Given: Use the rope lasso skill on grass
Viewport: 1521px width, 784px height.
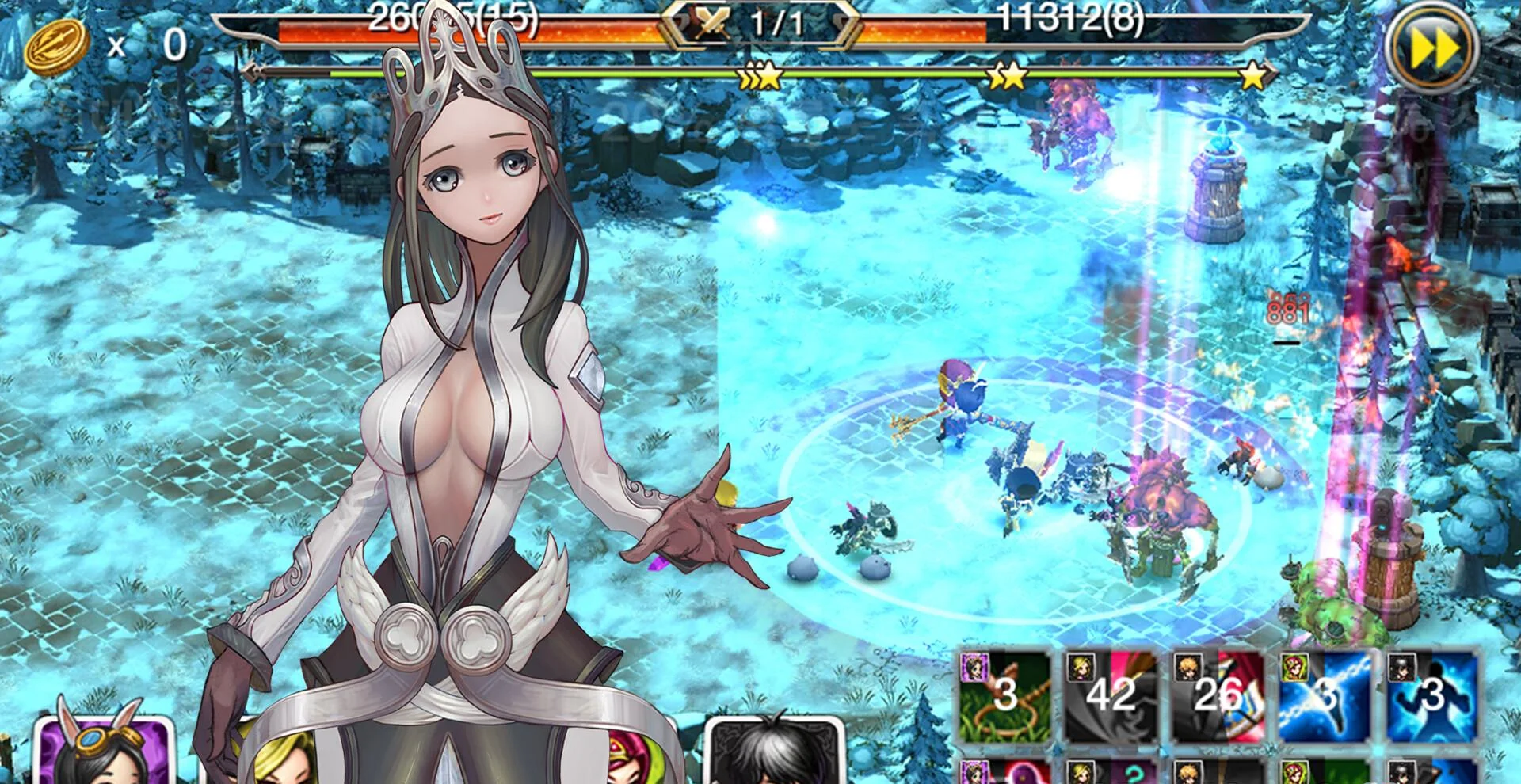Looking at the screenshot, I should (x=1004, y=695).
